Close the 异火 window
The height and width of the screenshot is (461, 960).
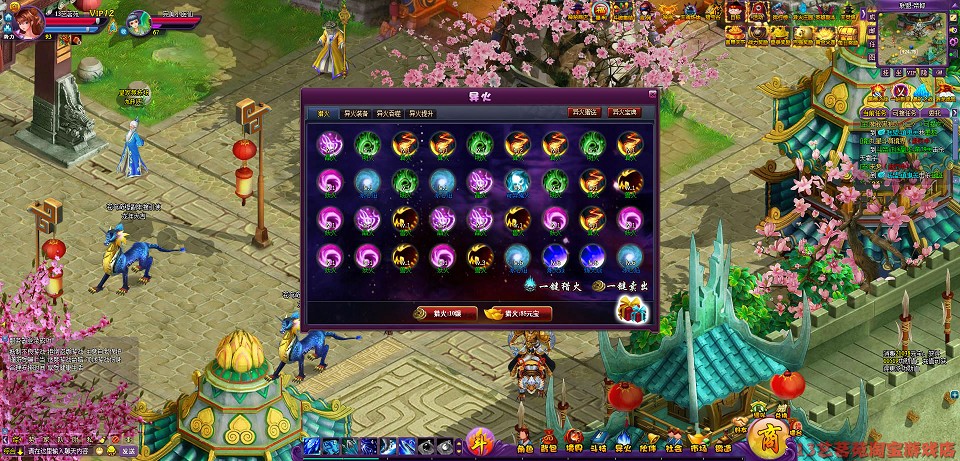[x=653, y=95]
